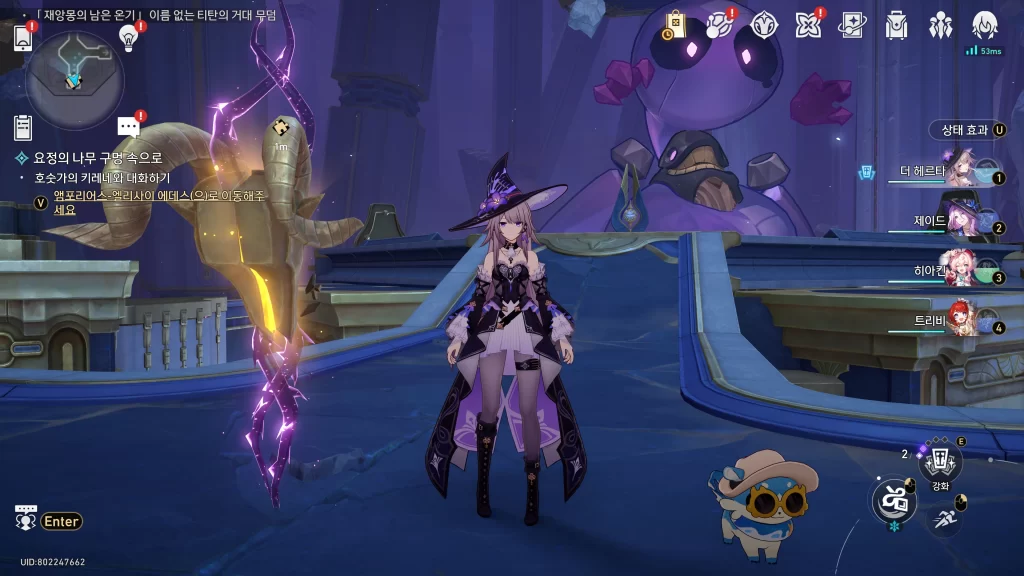Screen dimensions: 1024x576
Task: Click the lightbulb tips icon
Action: 128,37
